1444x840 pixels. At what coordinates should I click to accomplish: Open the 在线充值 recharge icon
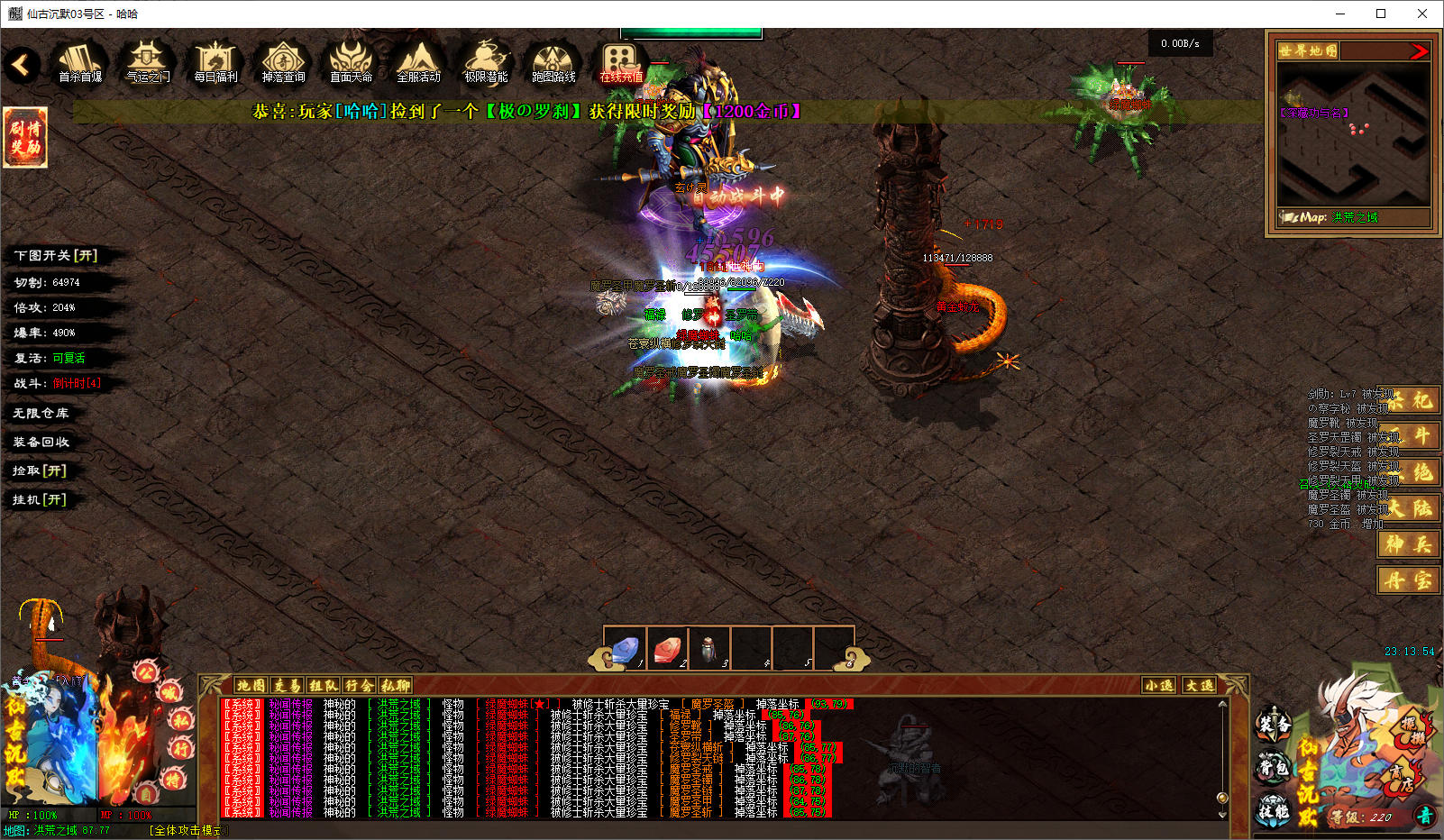tap(621, 61)
